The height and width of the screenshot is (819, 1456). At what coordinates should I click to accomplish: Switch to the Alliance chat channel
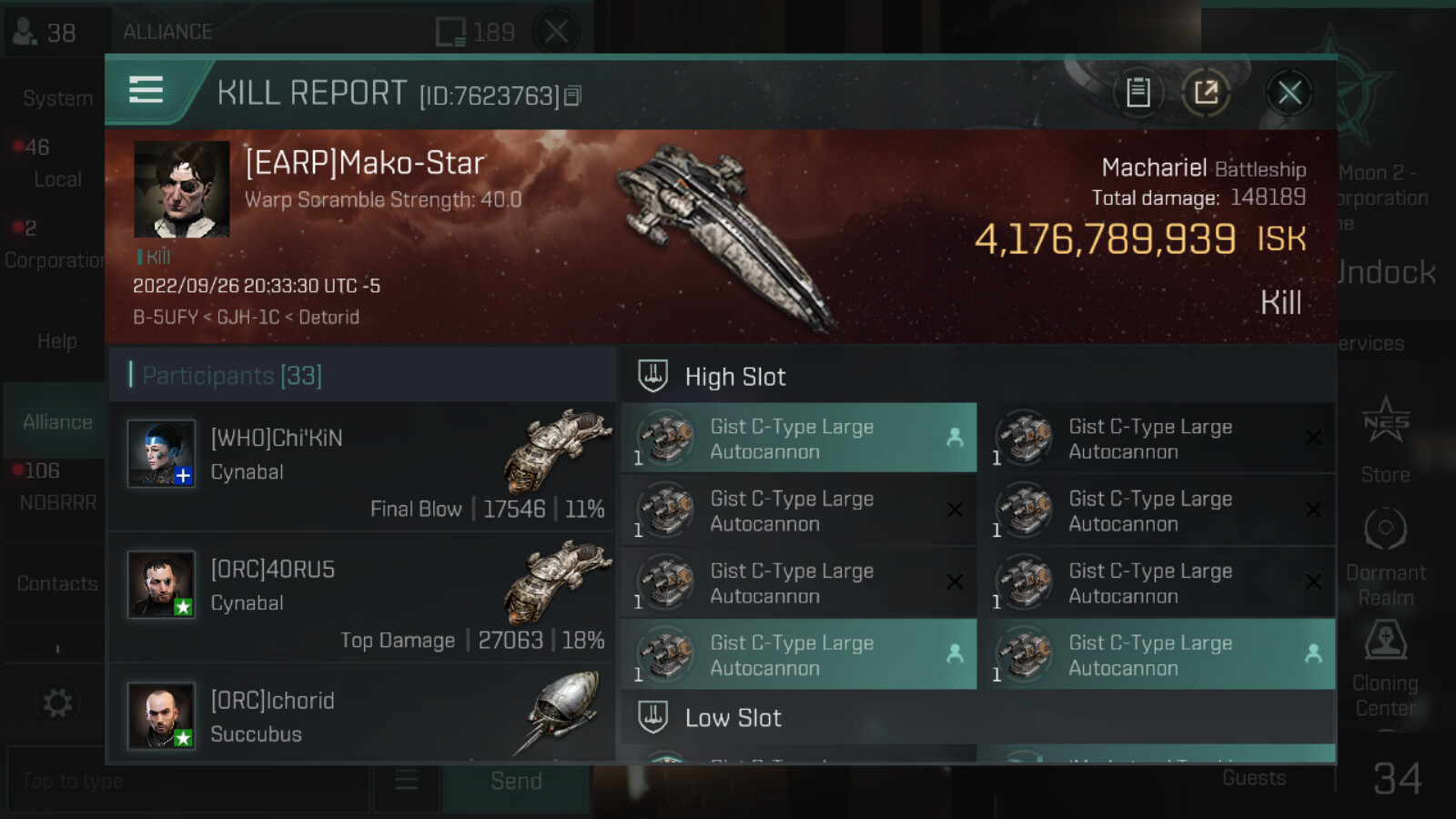click(x=56, y=422)
